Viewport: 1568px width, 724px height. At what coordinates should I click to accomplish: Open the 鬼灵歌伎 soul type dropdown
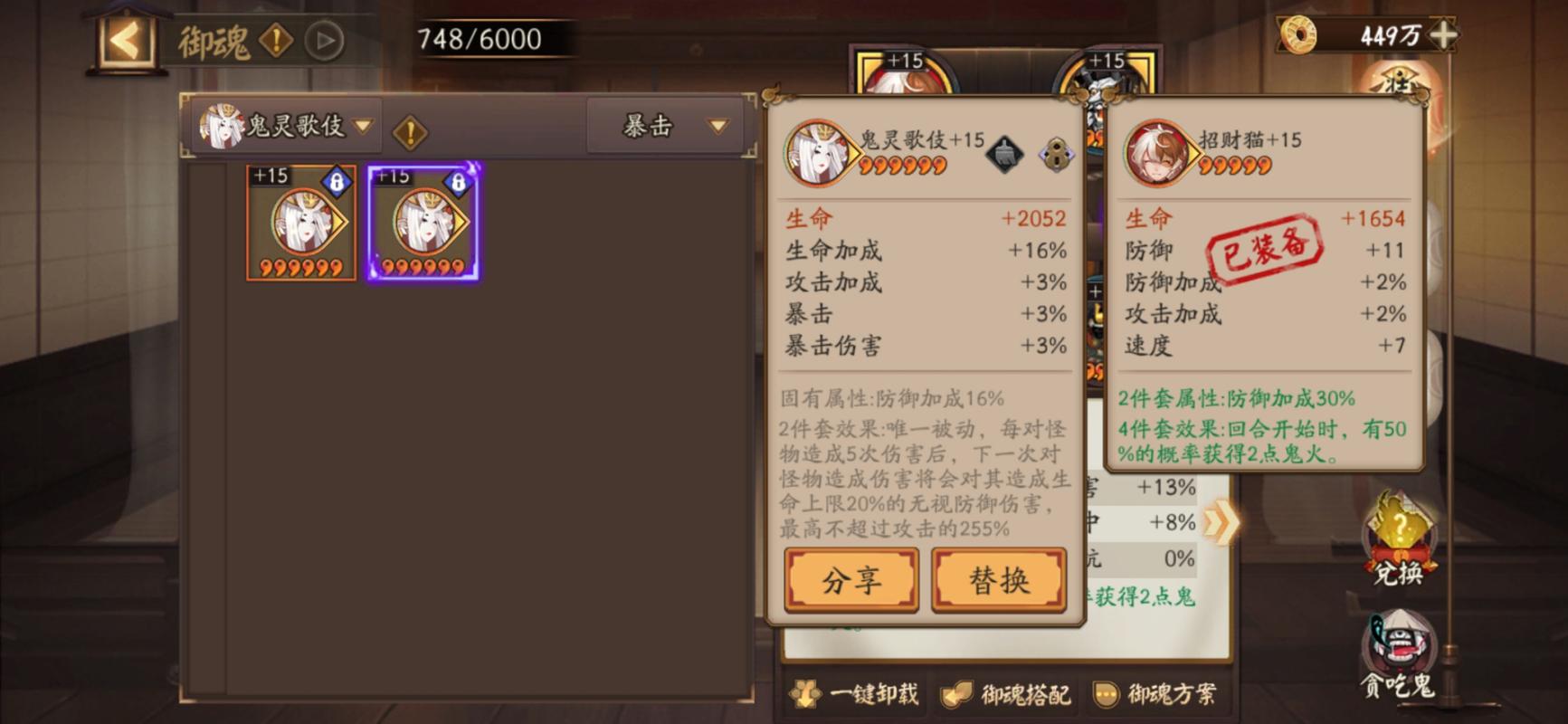284,126
